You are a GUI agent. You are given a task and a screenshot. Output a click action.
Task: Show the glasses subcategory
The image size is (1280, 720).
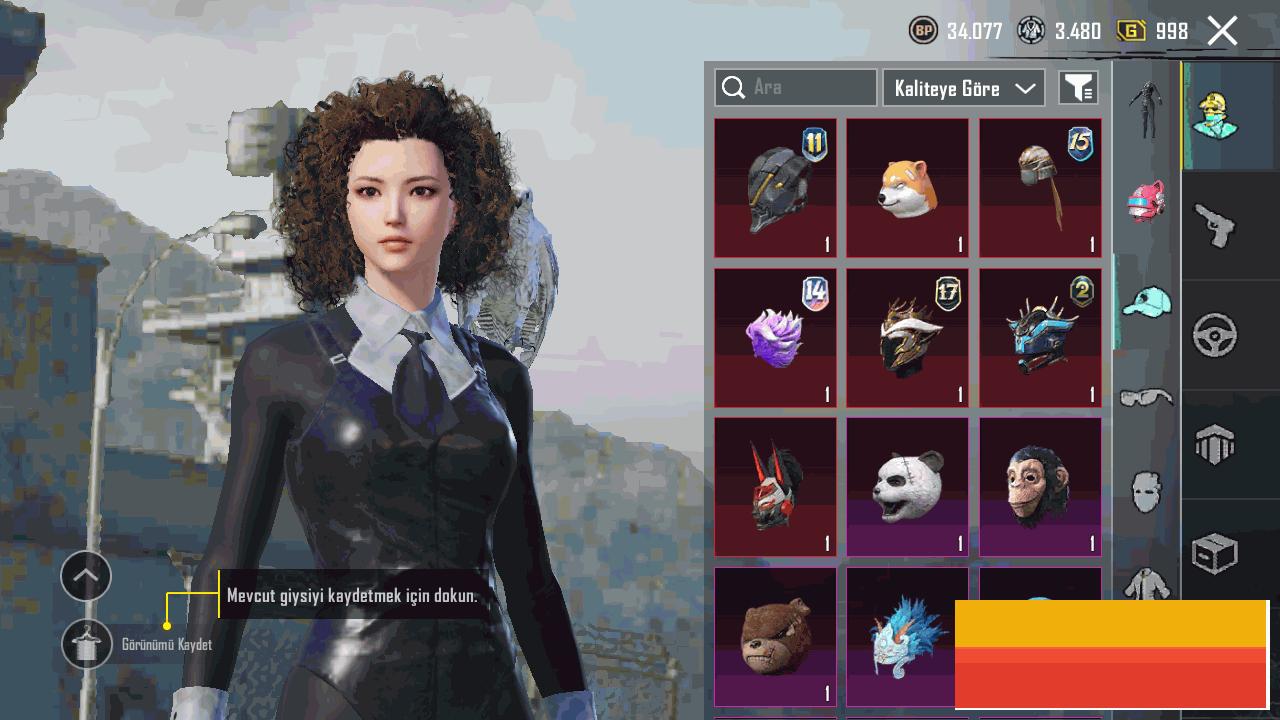pyautogui.click(x=1146, y=398)
